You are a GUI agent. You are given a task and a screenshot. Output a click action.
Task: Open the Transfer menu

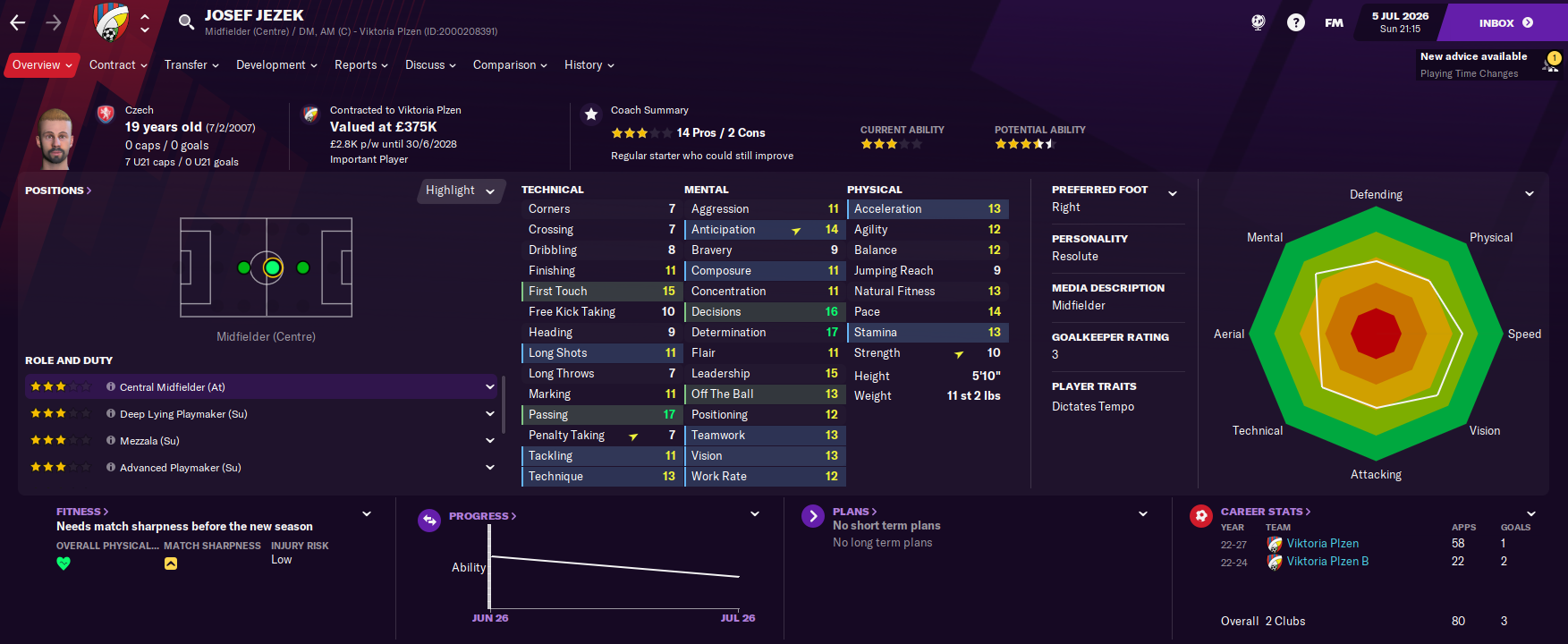(191, 65)
